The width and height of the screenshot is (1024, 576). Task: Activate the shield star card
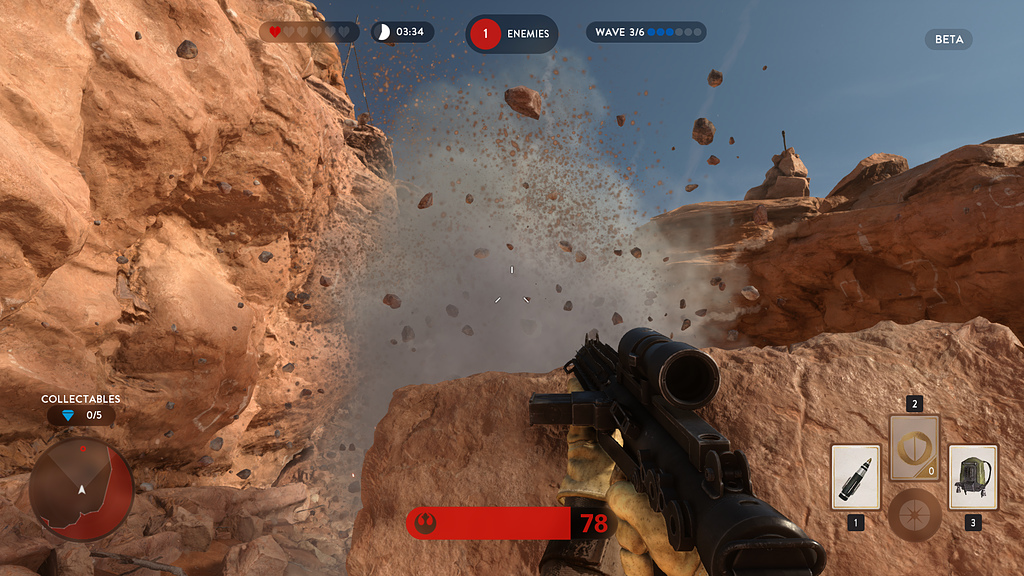[x=914, y=447]
